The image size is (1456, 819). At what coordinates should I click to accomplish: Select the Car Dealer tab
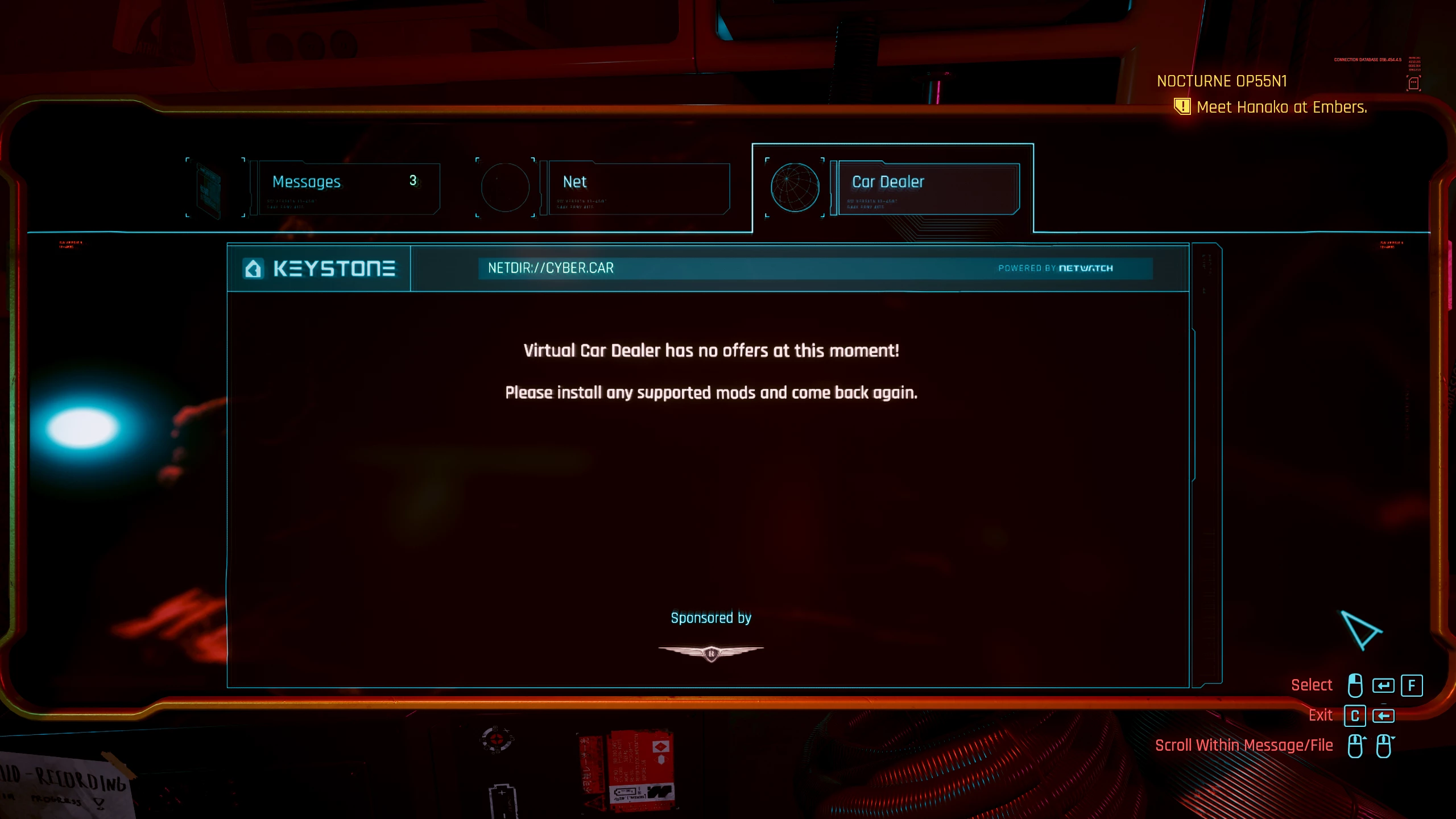pos(927,188)
